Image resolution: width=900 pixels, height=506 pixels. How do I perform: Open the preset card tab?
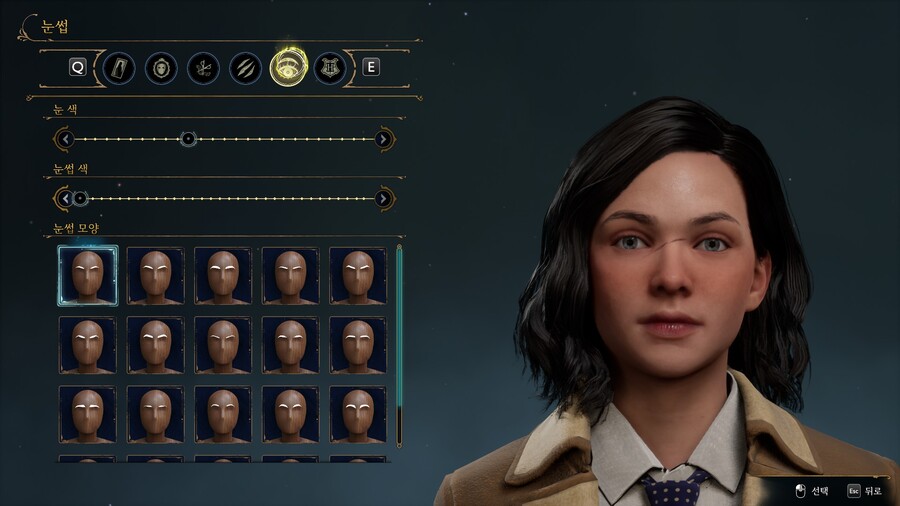pos(119,68)
